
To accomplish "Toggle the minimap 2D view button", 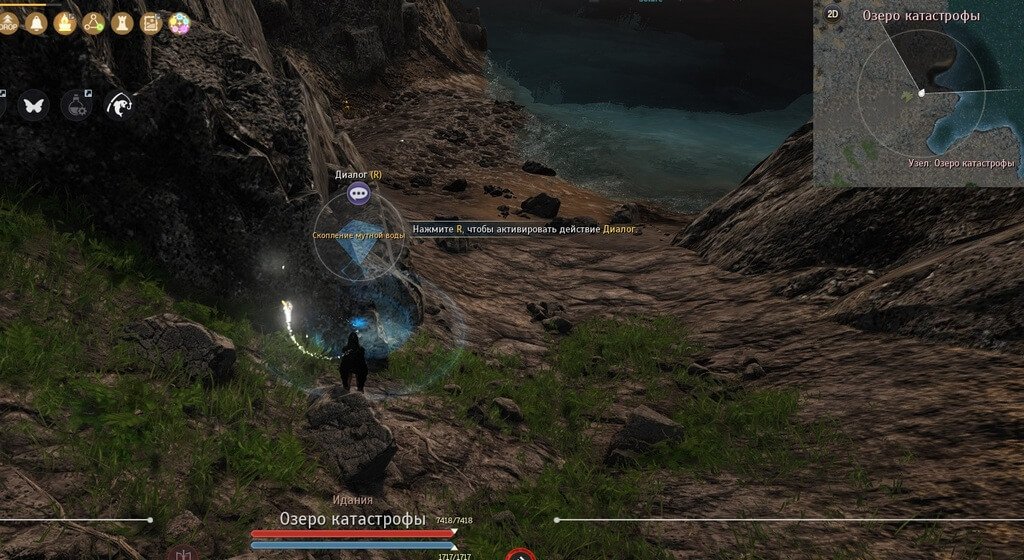I will [832, 14].
